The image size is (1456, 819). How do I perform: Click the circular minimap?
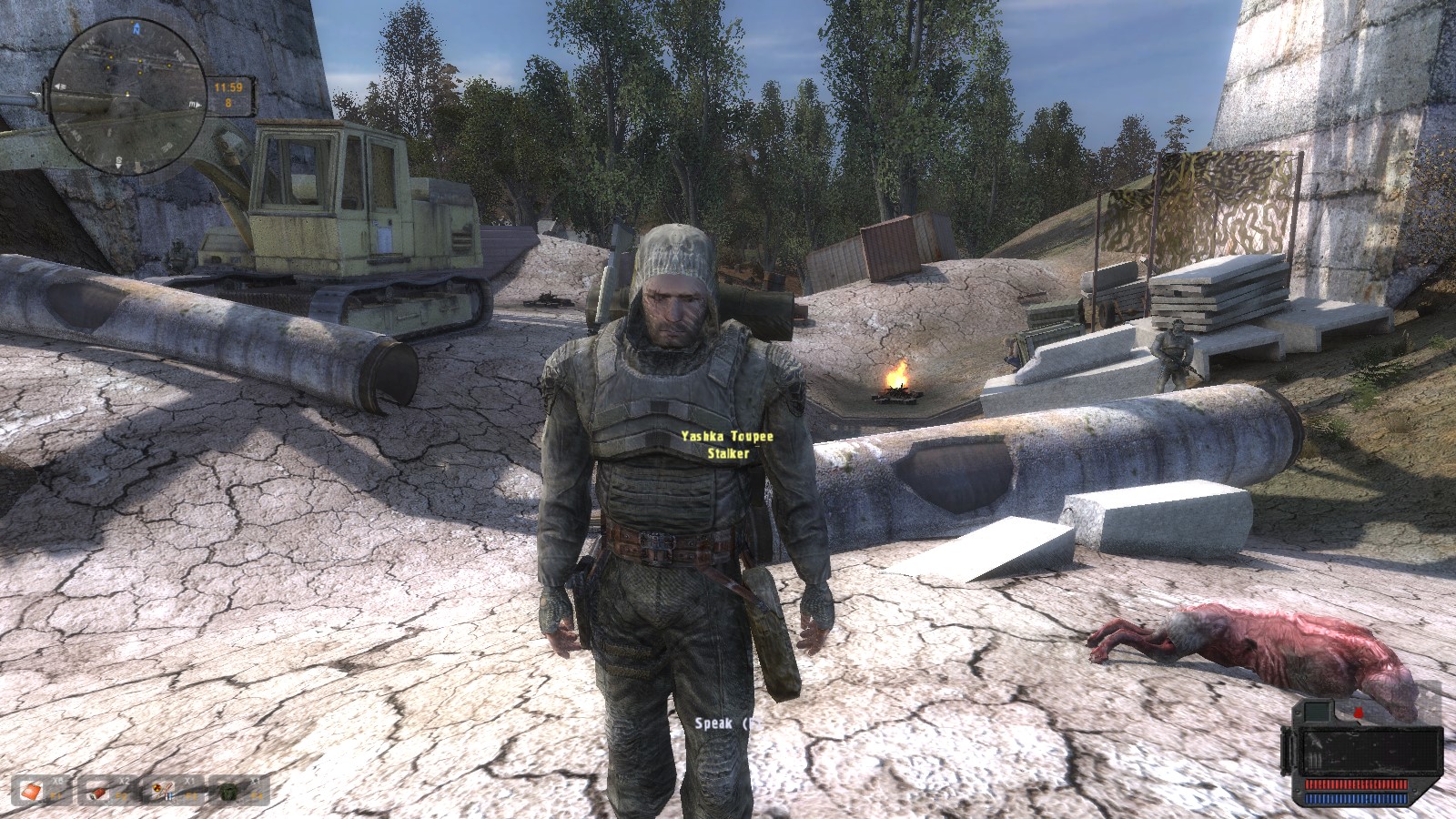(129, 87)
